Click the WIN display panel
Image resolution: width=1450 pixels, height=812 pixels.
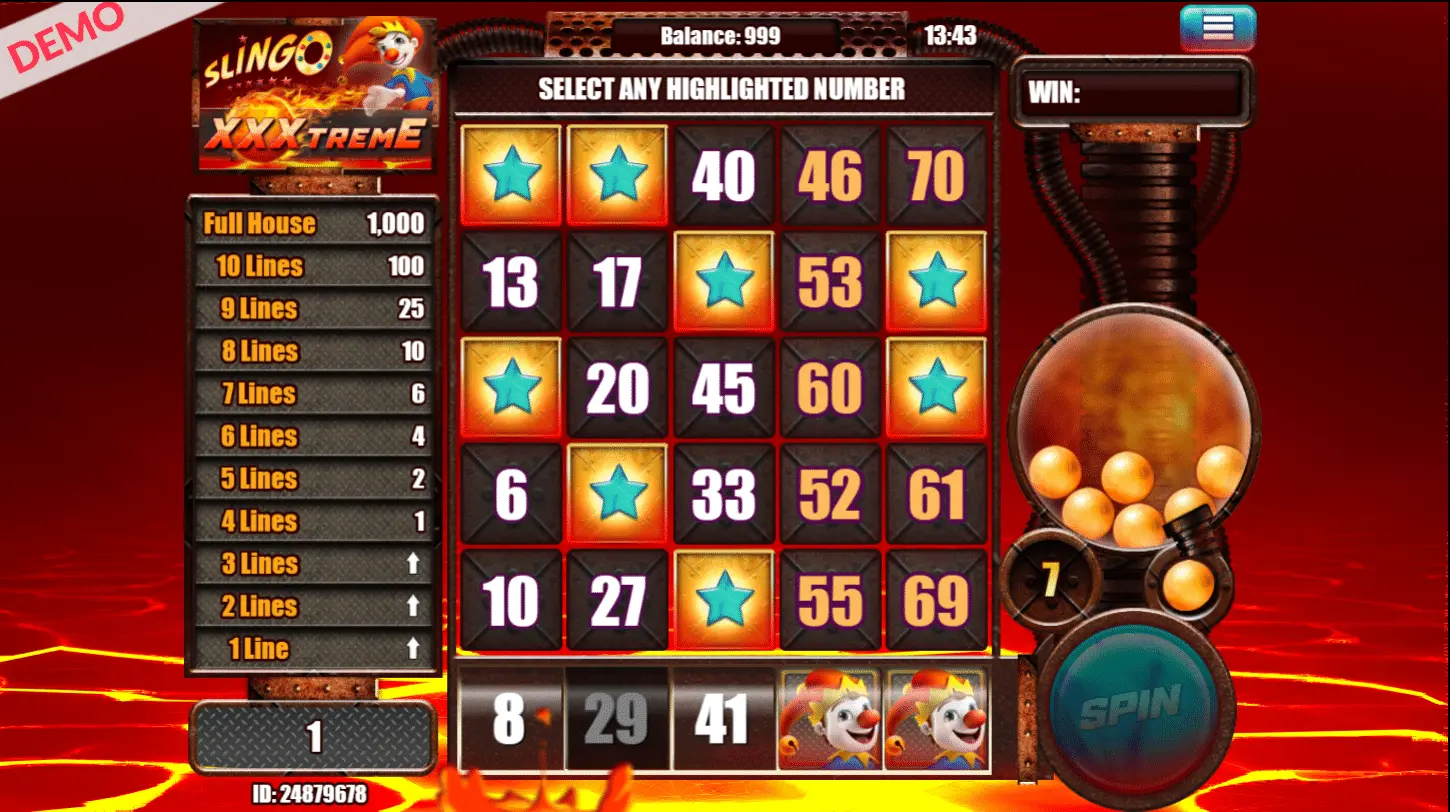coord(1135,91)
